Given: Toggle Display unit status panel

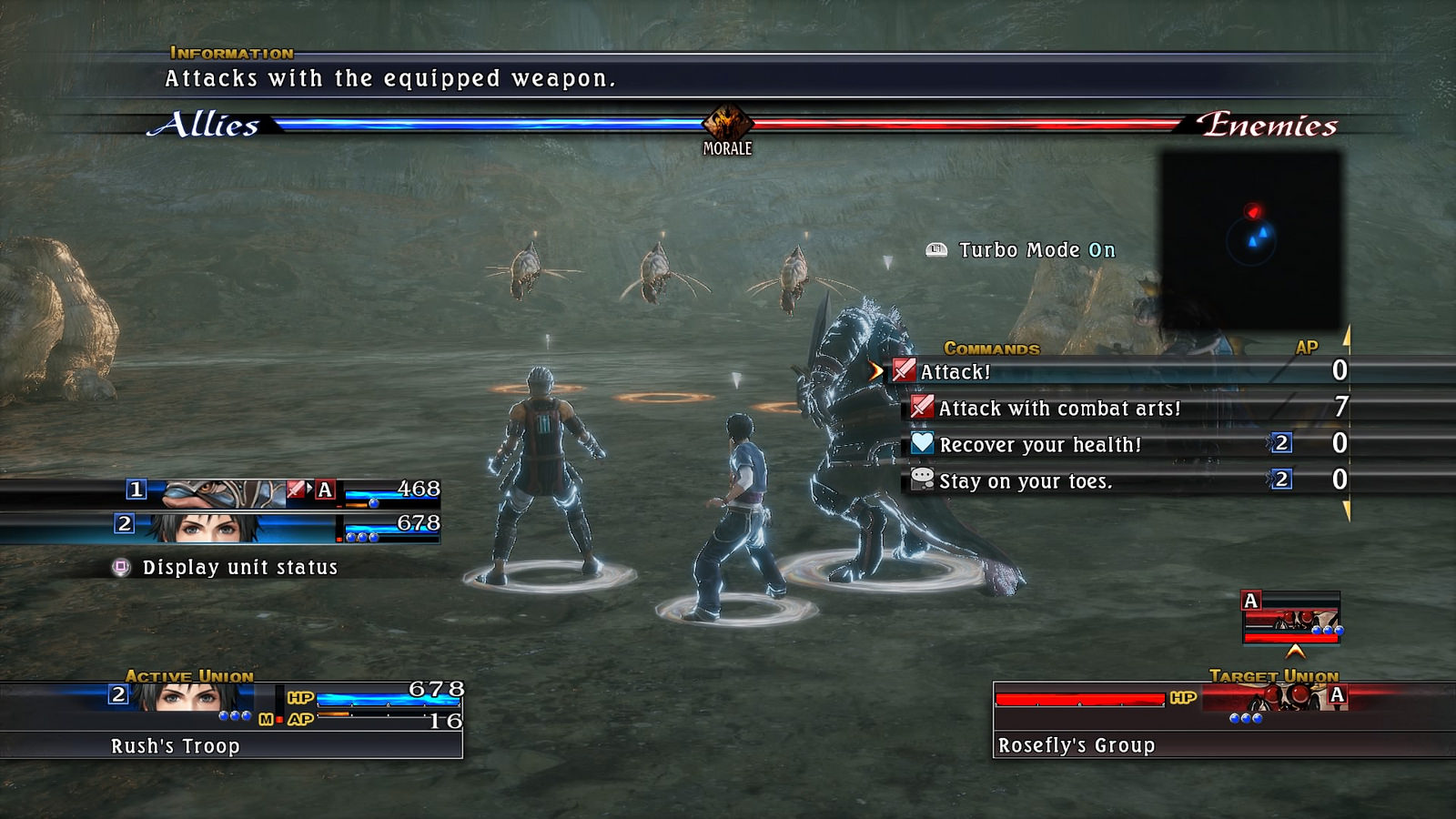Looking at the screenshot, I should (x=238, y=567).
